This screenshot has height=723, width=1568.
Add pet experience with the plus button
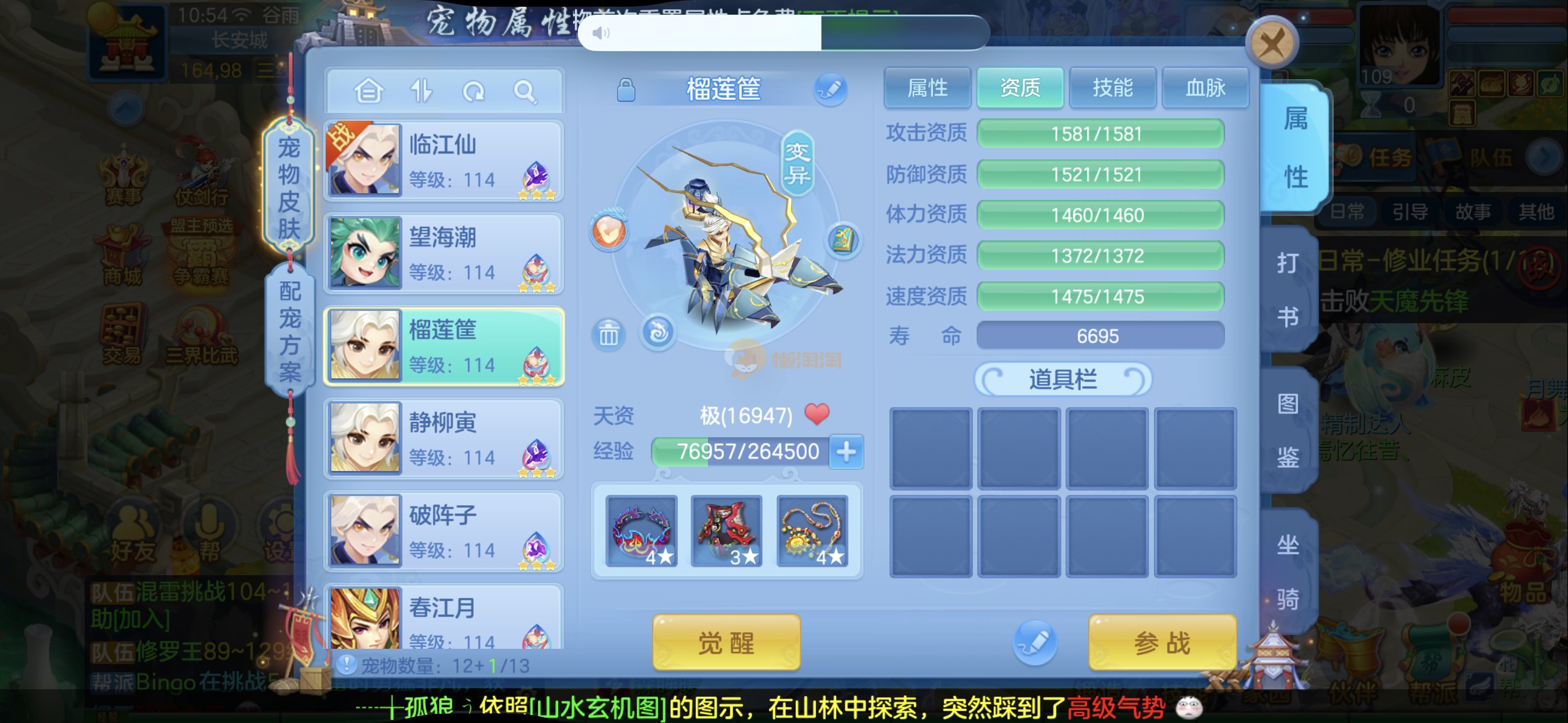[846, 452]
